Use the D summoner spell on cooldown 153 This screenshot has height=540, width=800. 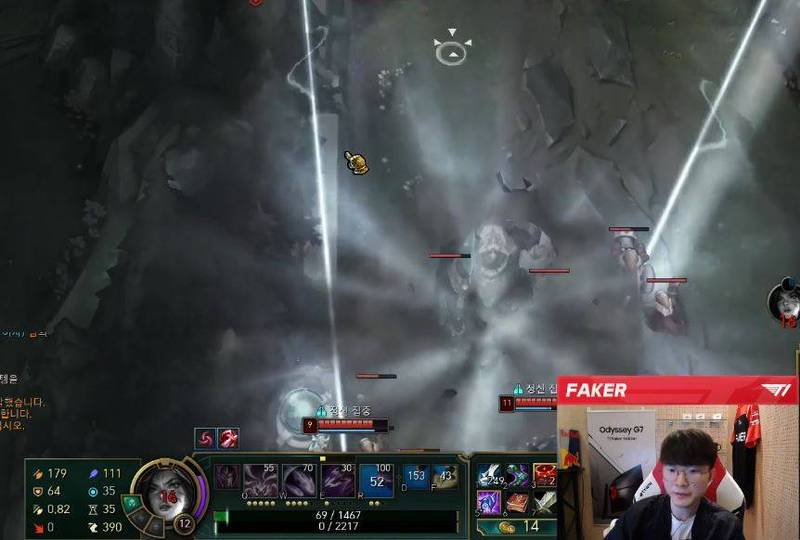pyautogui.click(x=415, y=478)
